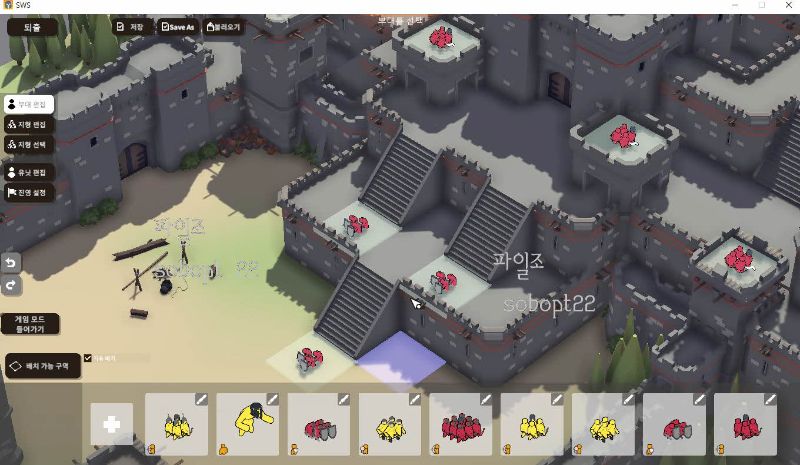
Task: Click the 퇴출 exit button
Action: 33,27
